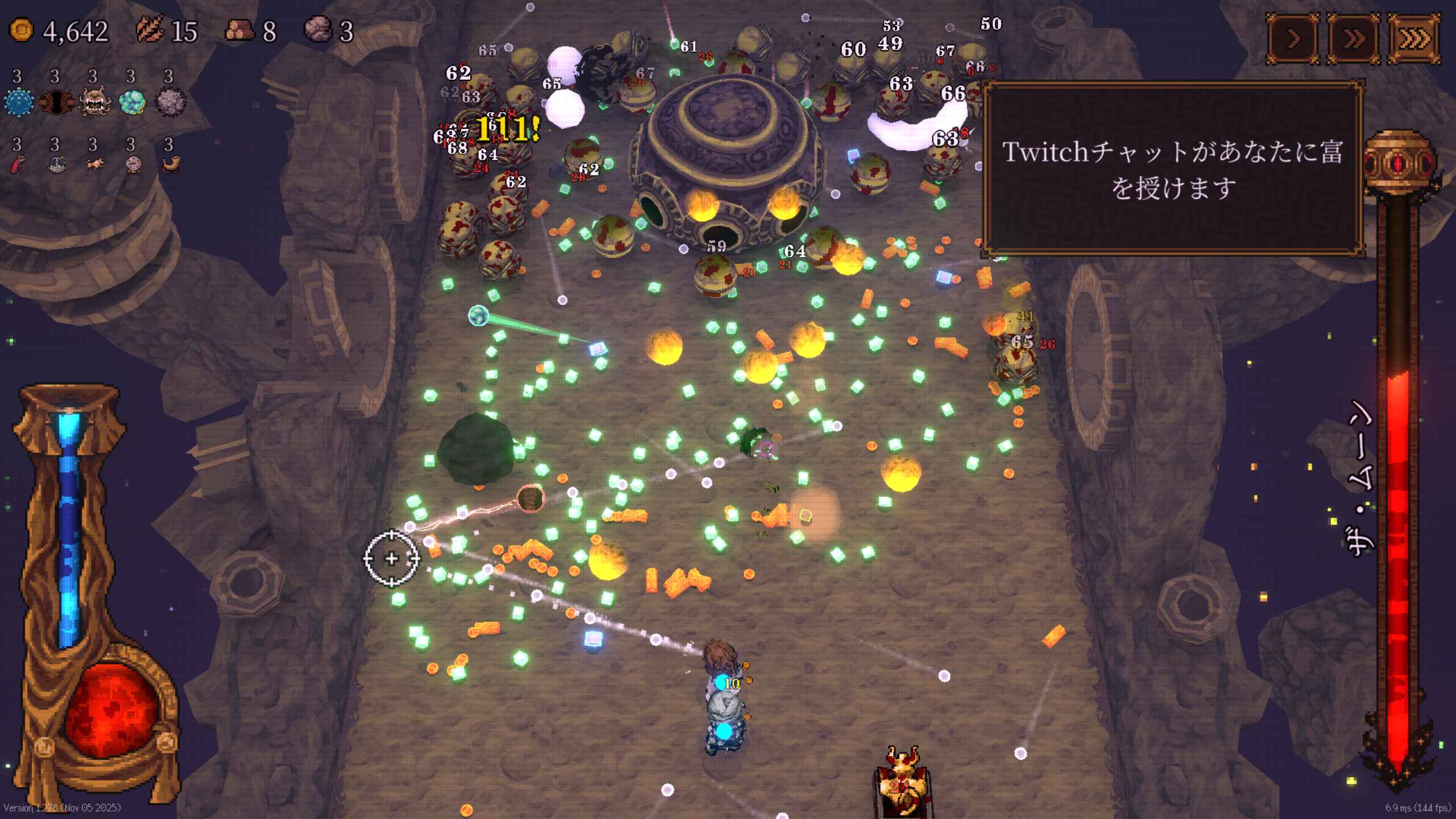Click the dark red slit-eye ball icon

coord(56,103)
